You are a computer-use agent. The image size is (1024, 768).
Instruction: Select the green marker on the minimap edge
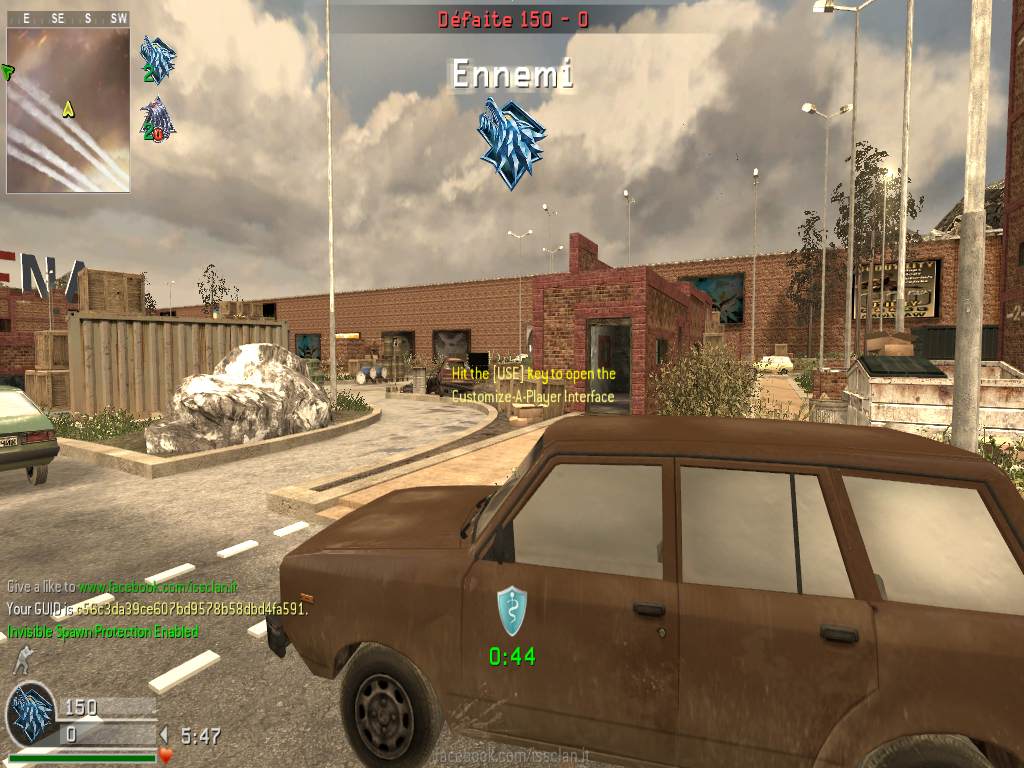coord(8,71)
